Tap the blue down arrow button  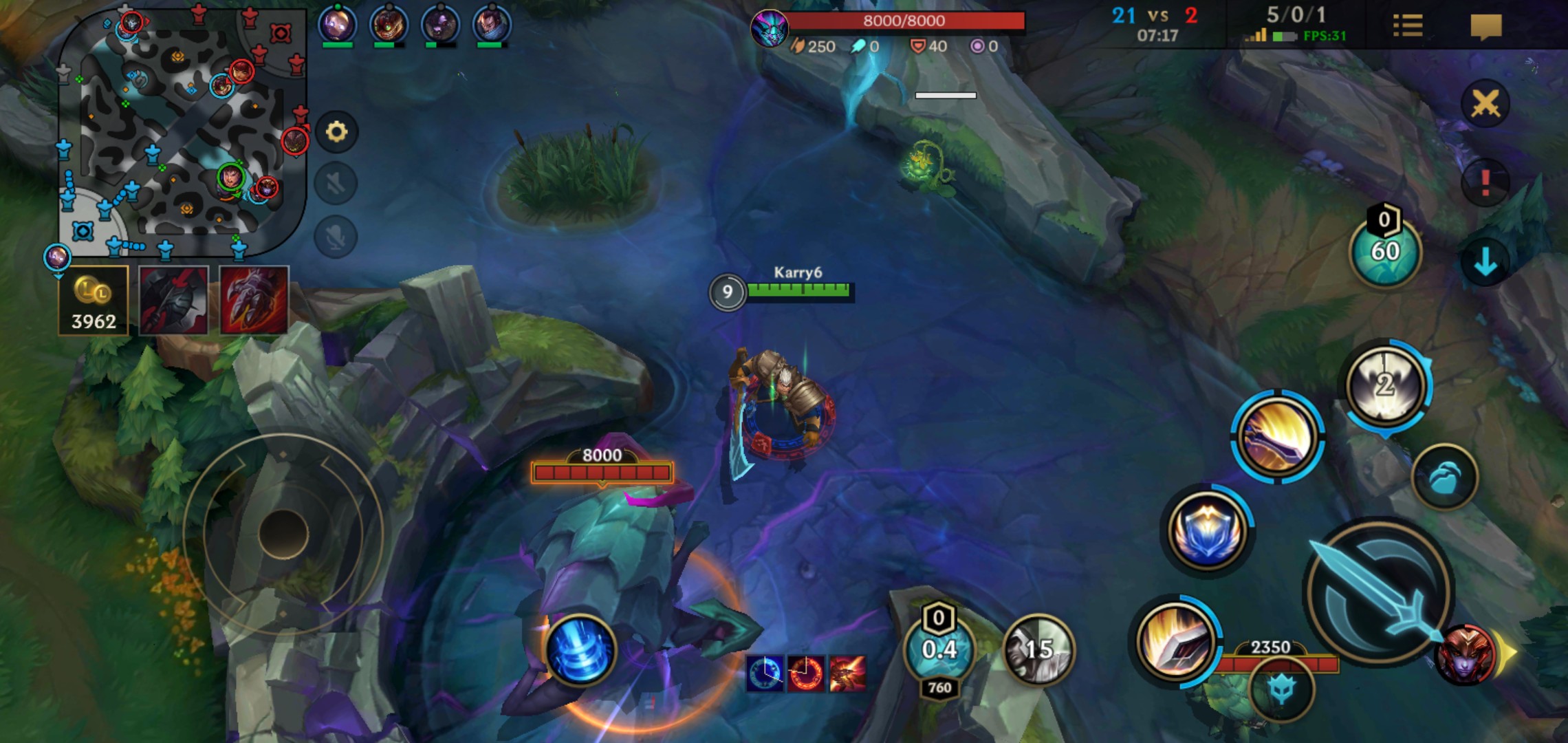[x=1485, y=261]
